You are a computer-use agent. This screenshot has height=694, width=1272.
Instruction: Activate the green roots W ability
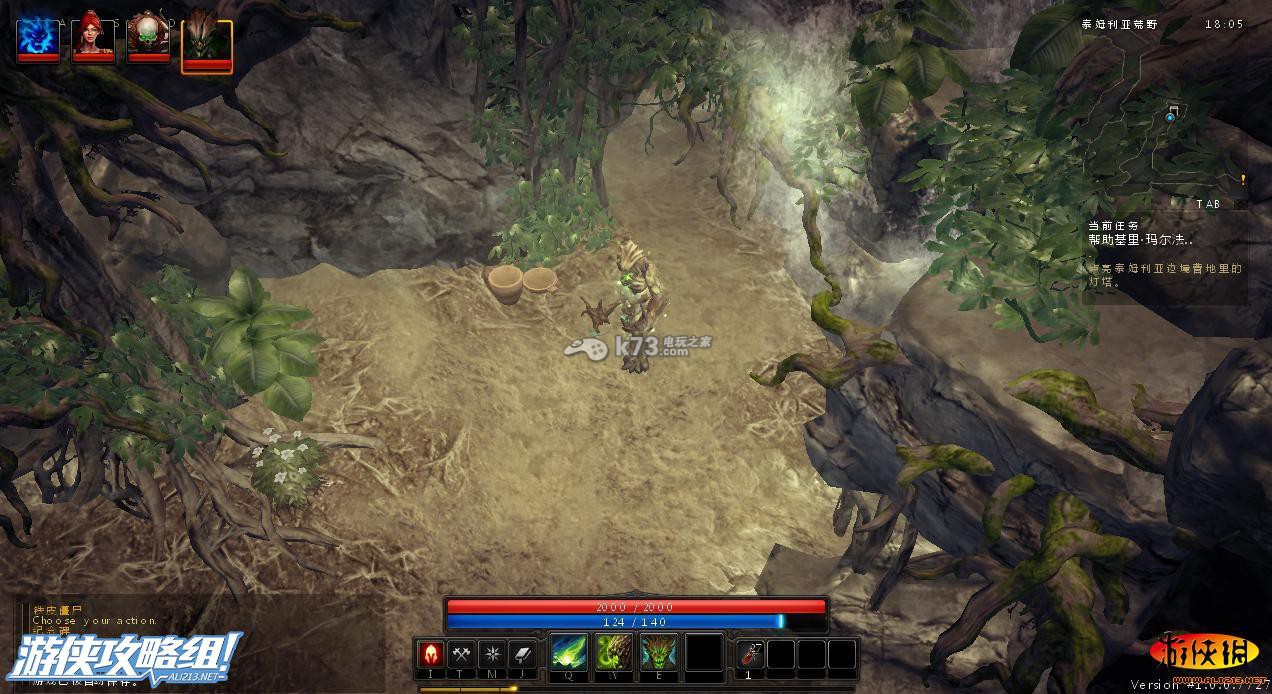pyautogui.click(x=613, y=654)
